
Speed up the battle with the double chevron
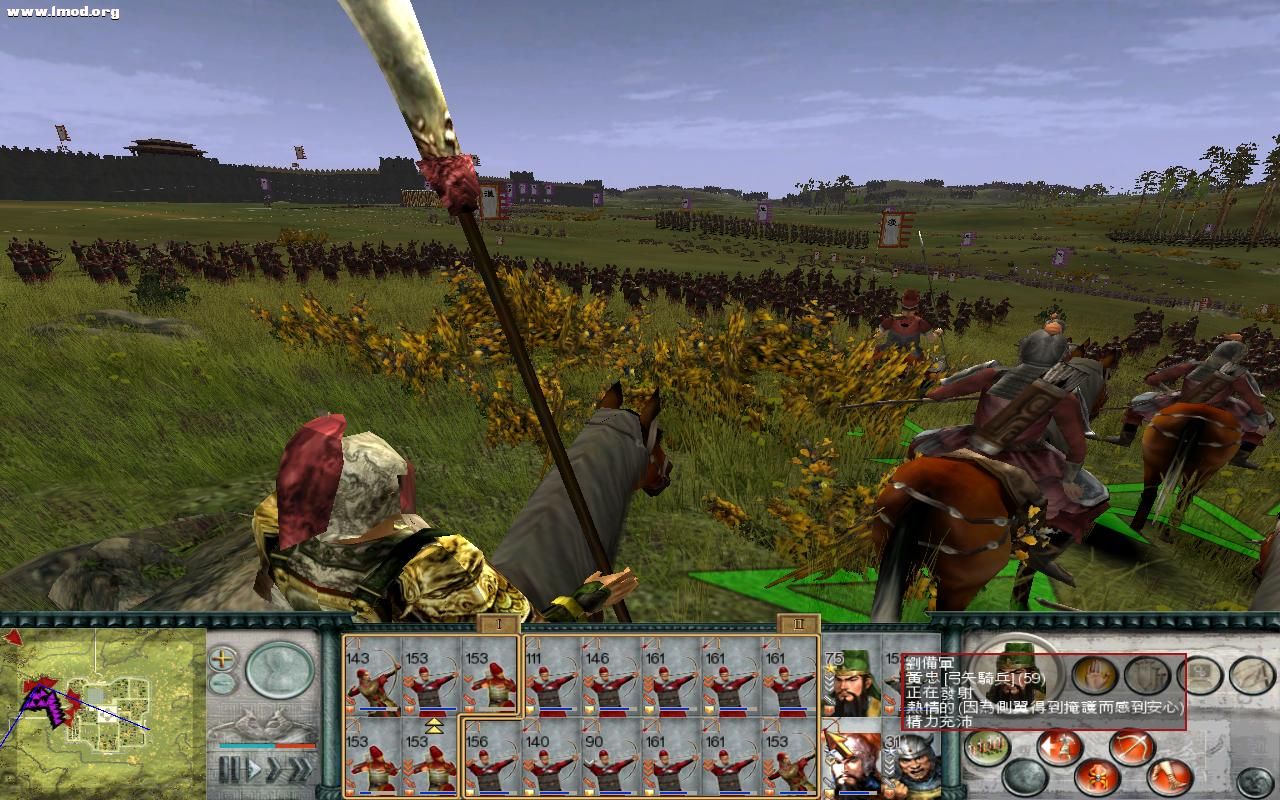click(x=273, y=768)
